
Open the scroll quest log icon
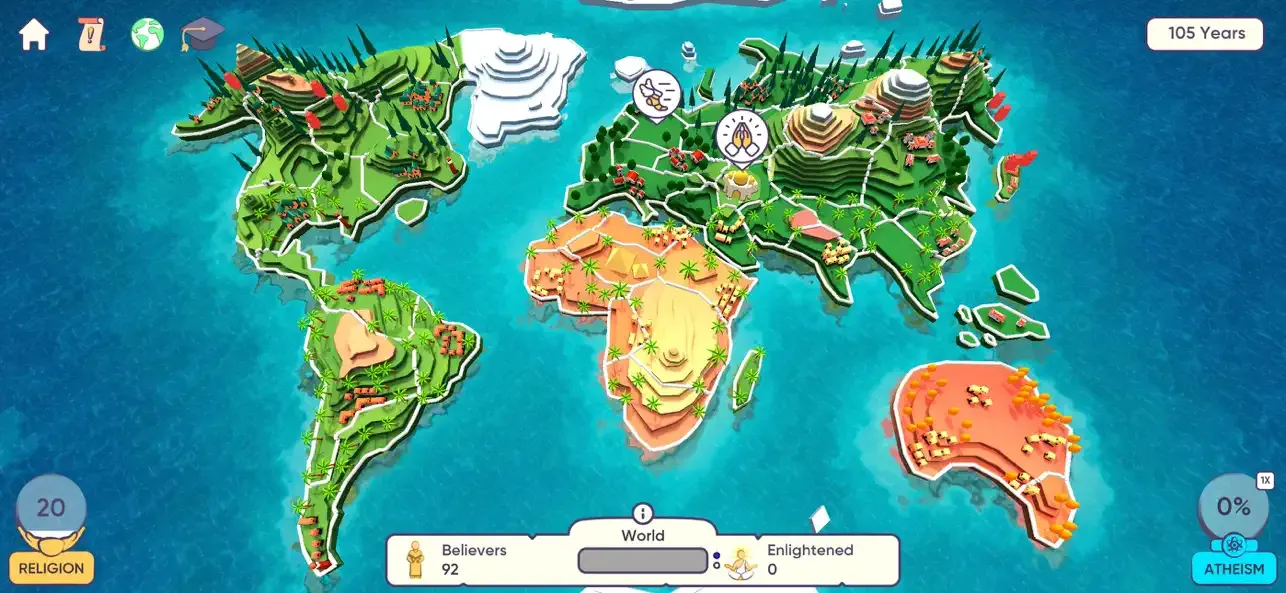[91, 35]
